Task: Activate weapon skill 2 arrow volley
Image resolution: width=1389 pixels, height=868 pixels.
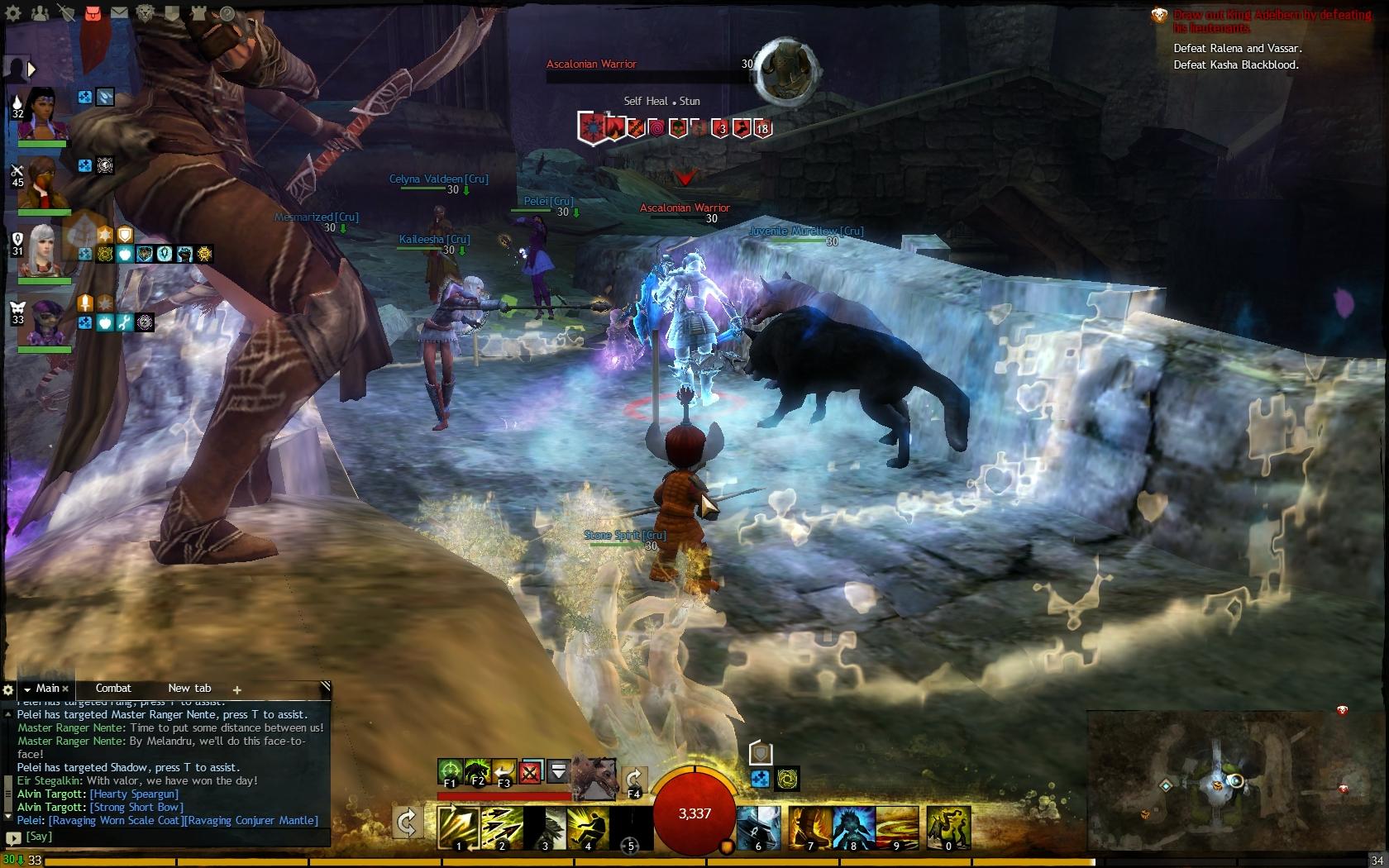Action: click(x=502, y=827)
